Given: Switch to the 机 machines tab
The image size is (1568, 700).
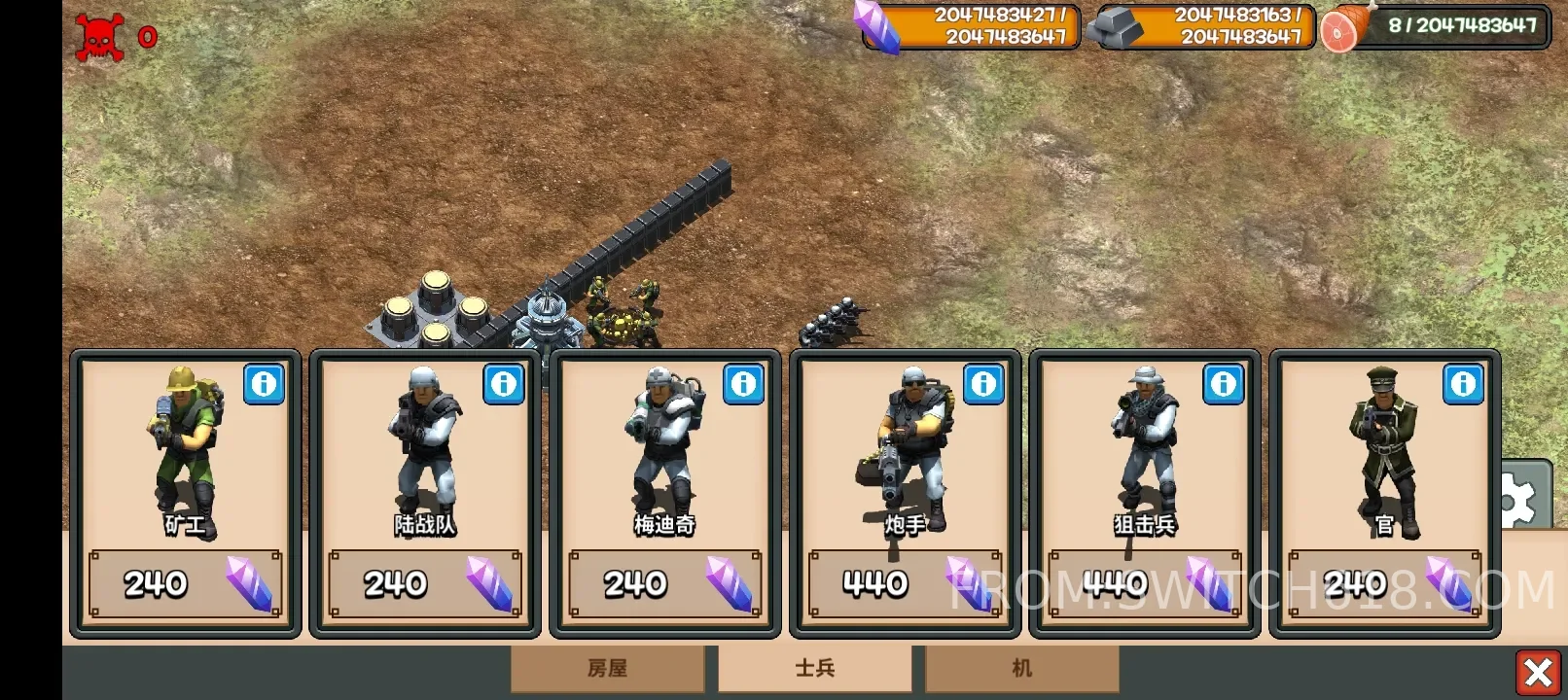Looking at the screenshot, I should point(1021,669).
